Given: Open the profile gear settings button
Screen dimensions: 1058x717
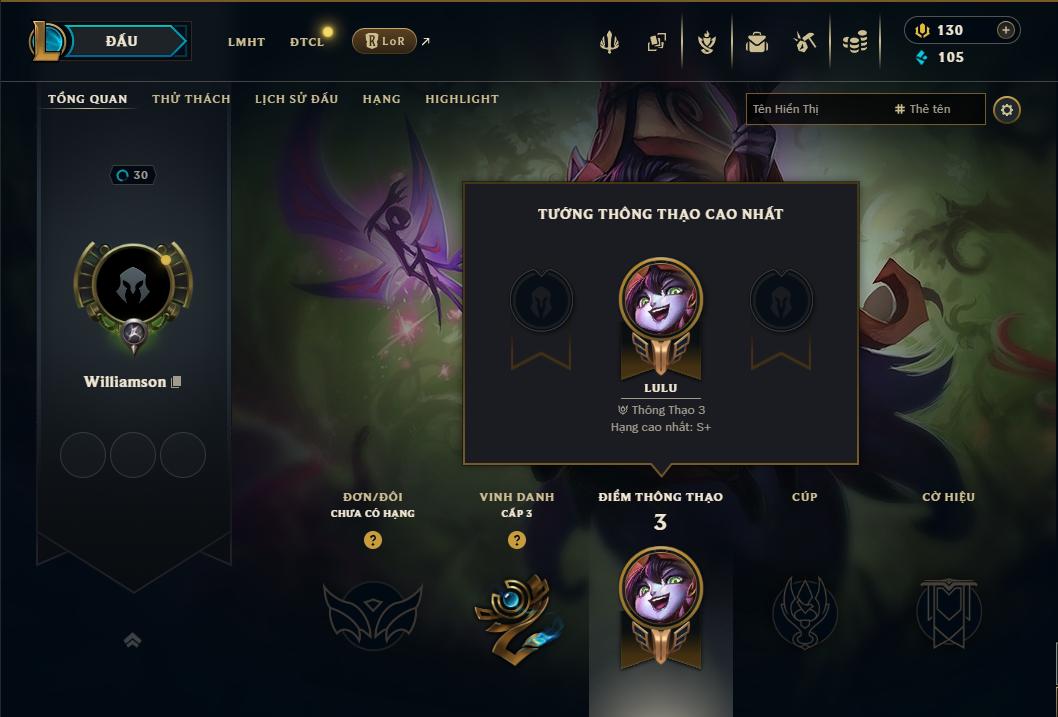Looking at the screenshot, I should [x=1007, y=109].
